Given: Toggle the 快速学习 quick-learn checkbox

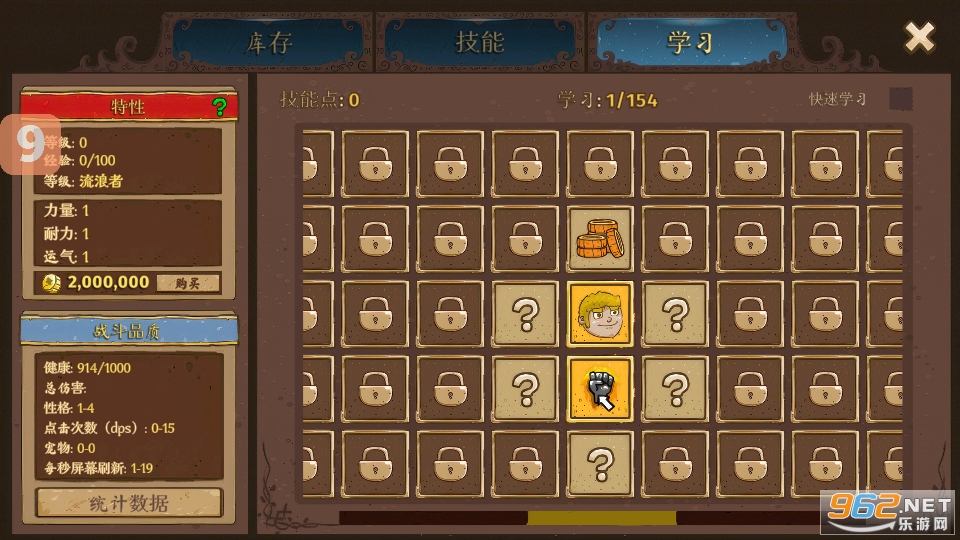Looking at the screenshot, I should pos(901,99).
